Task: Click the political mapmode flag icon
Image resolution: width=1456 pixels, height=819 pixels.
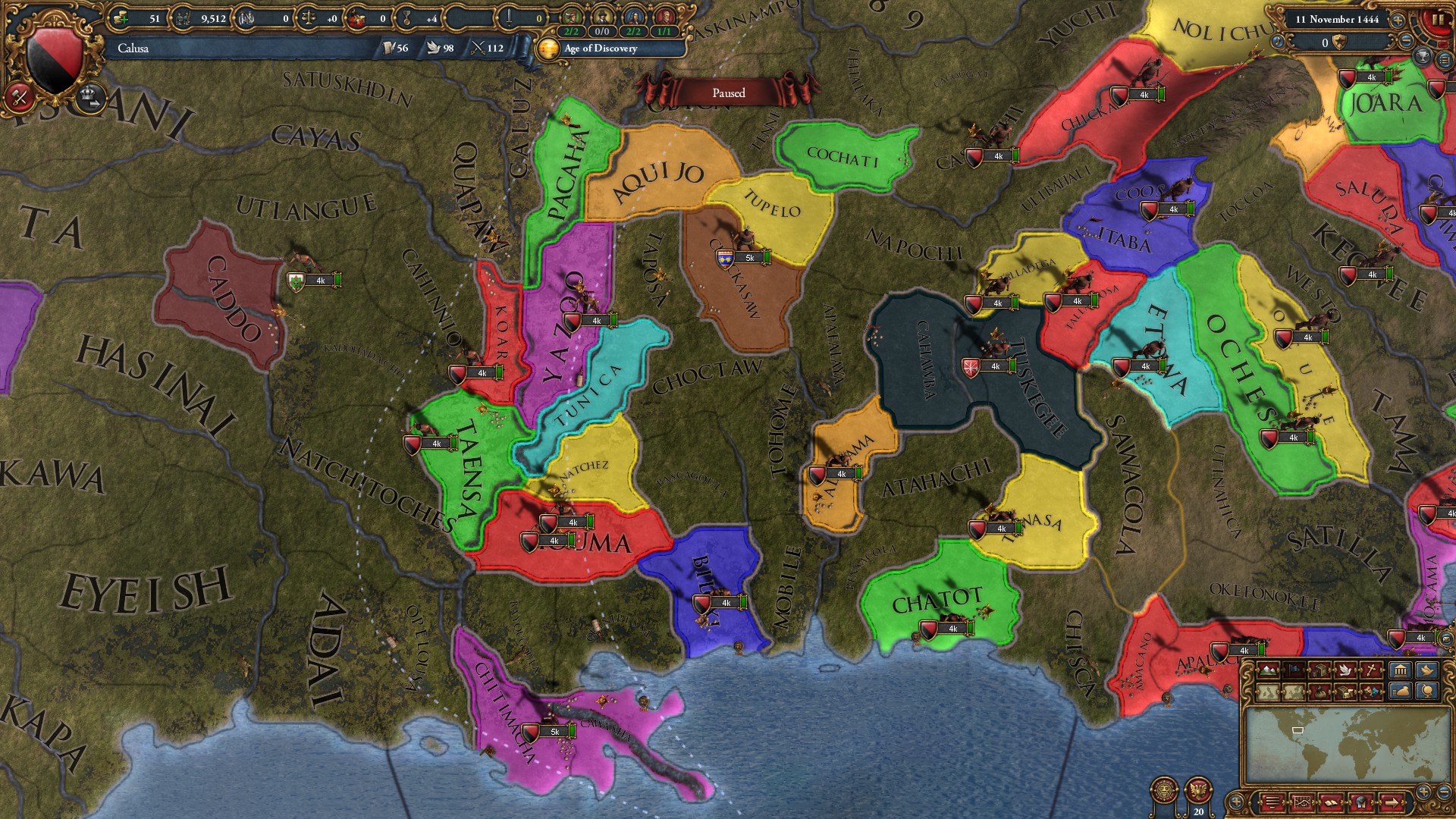Action: pos(1294,670)
